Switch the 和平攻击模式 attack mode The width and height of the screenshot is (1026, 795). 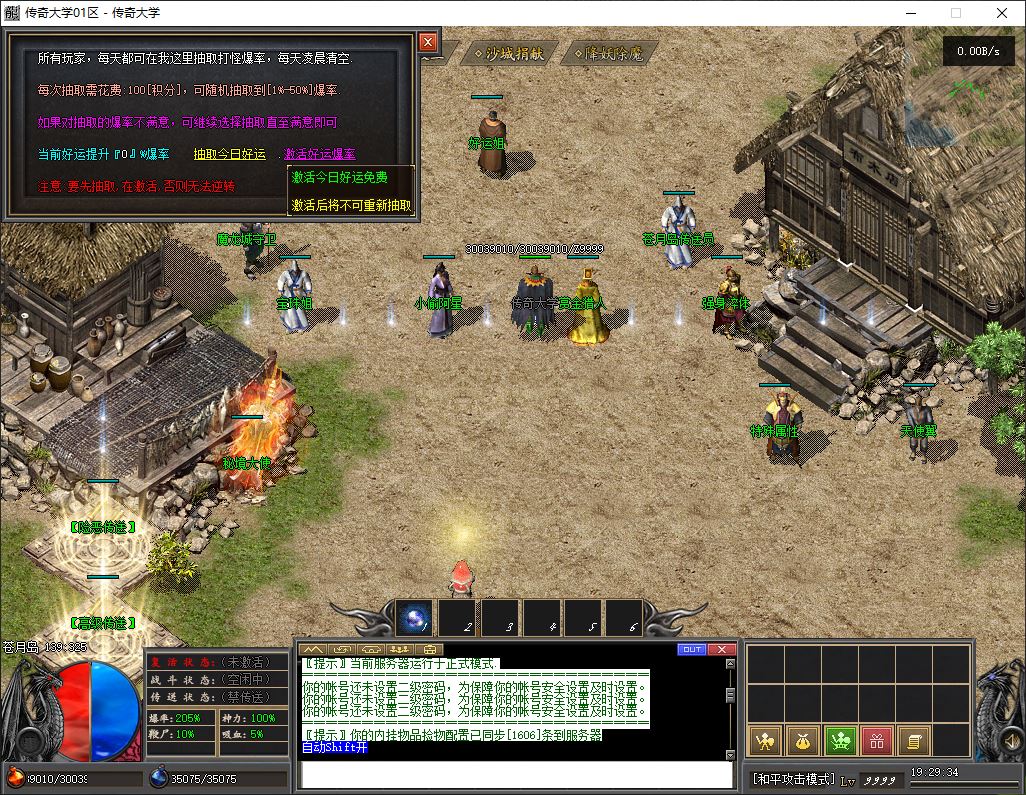pos(794,778)
